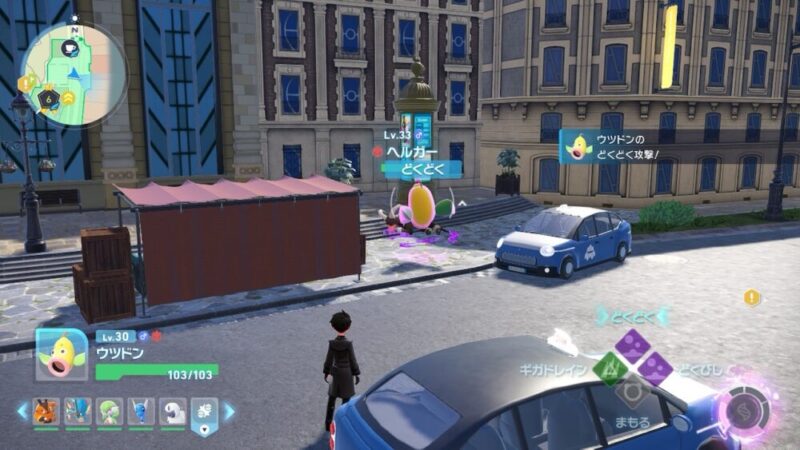Activate the glowing pink Mega Evolution gauge

[x=742, y=410]
